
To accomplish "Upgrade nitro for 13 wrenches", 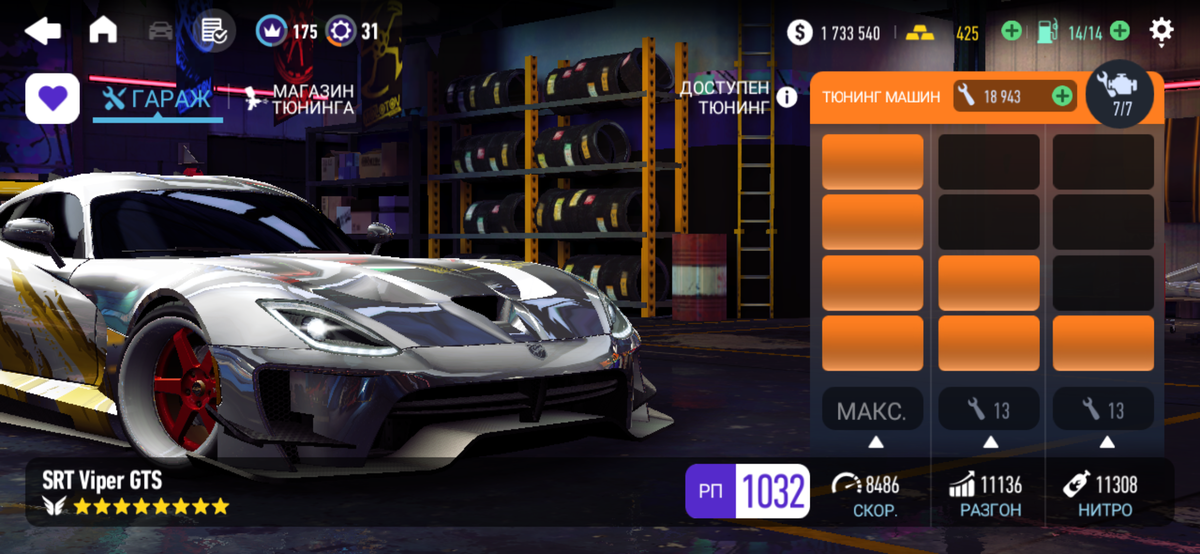I will (1104, 410).
